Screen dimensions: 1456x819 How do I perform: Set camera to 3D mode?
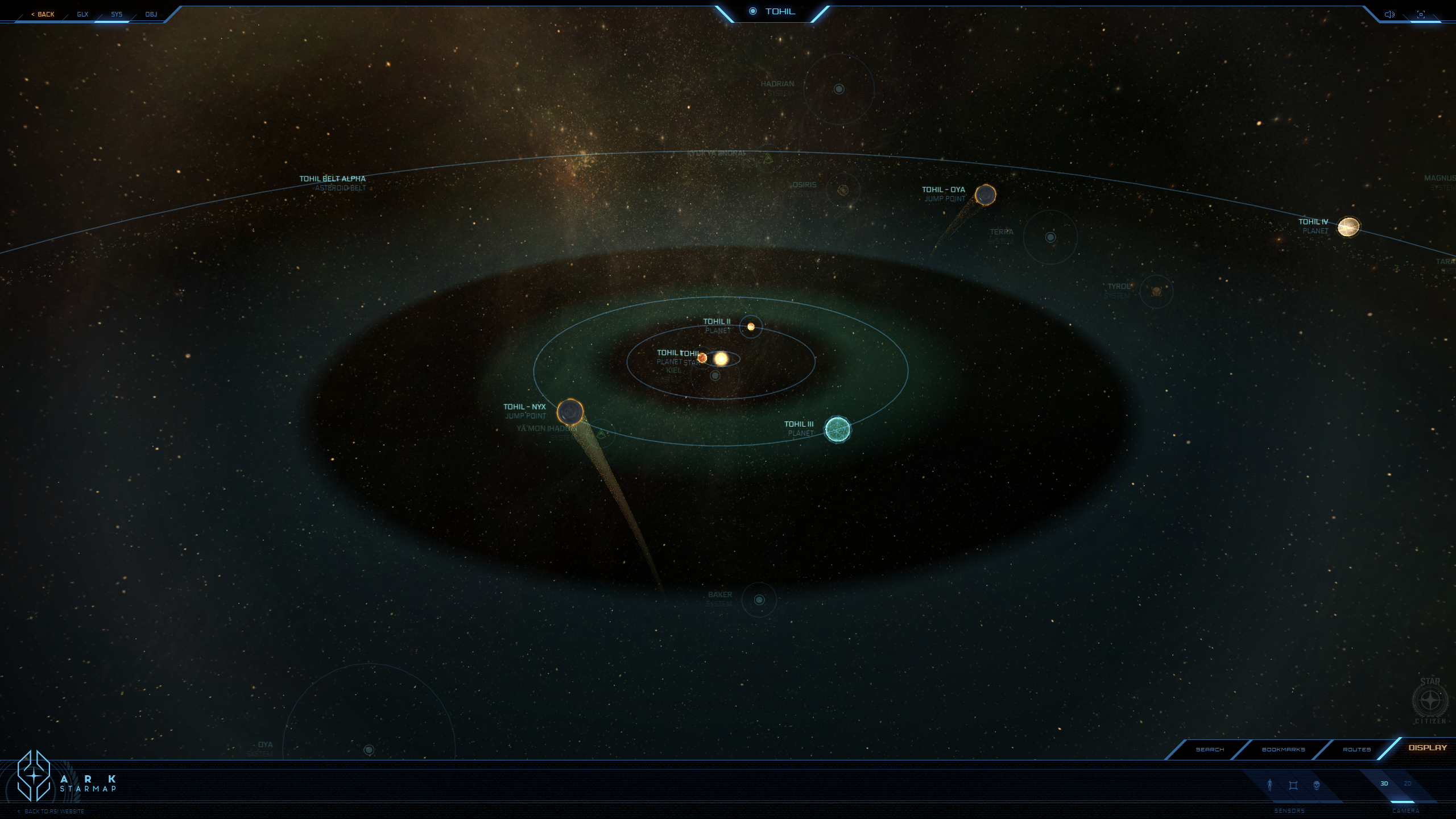tap(1384, 784)
